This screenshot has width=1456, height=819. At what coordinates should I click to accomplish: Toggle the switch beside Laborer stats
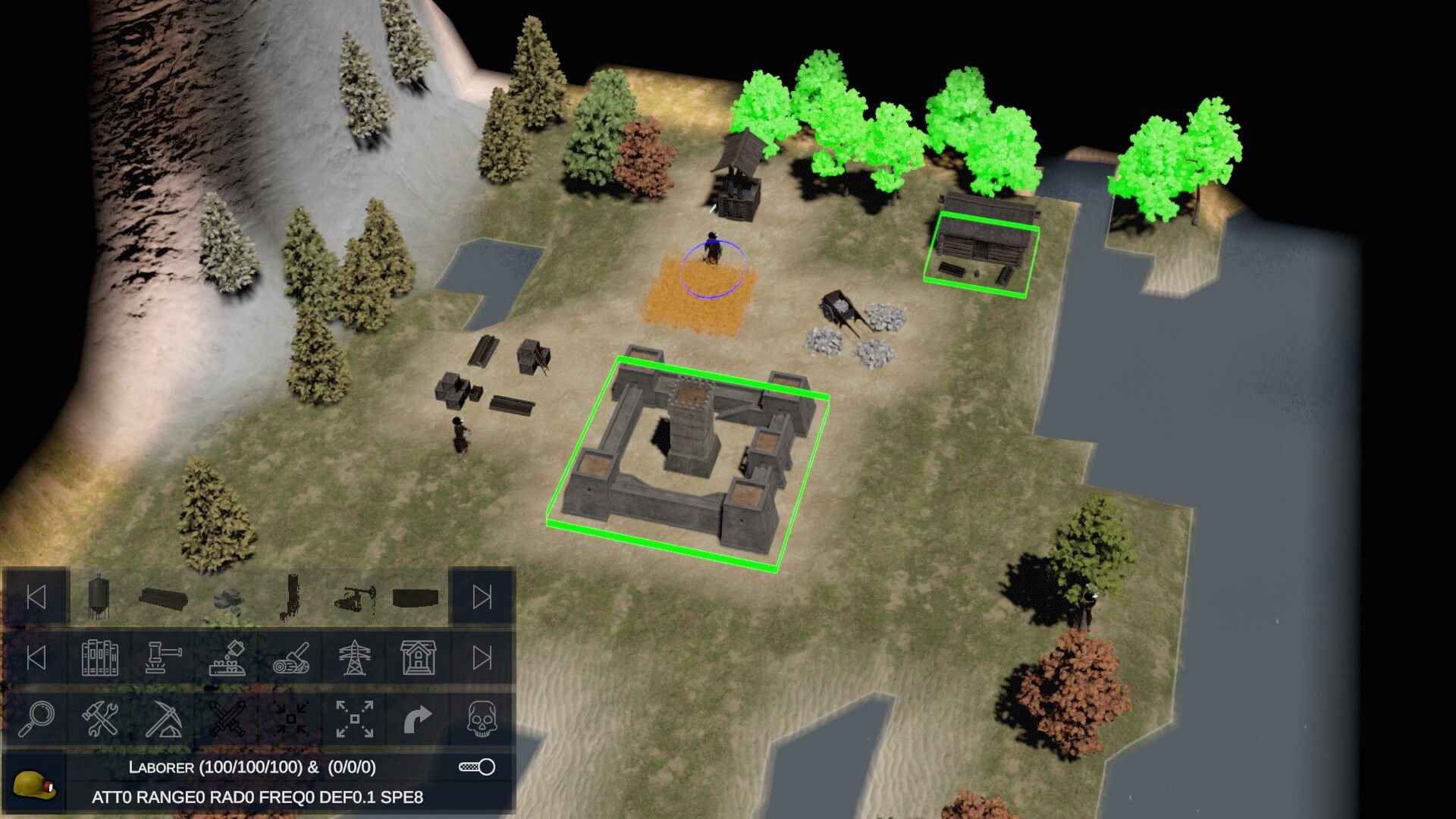pos(477,767)
